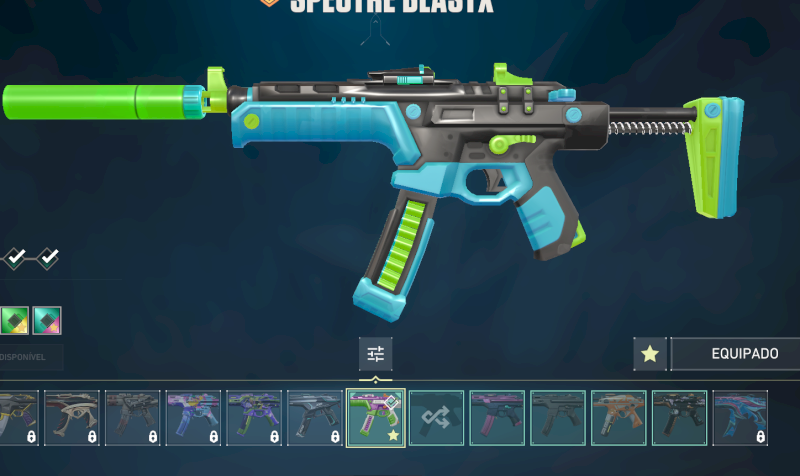Select the green and yellow variant swatch
This screenshot has width=800, height=476.
pyautogui.click(x=14, y=320)
